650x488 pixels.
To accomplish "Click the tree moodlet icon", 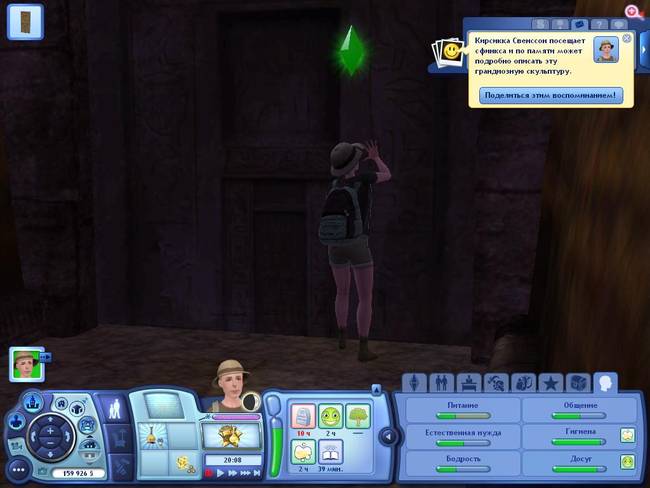I will pyautogui.click(x=357, y=416).
